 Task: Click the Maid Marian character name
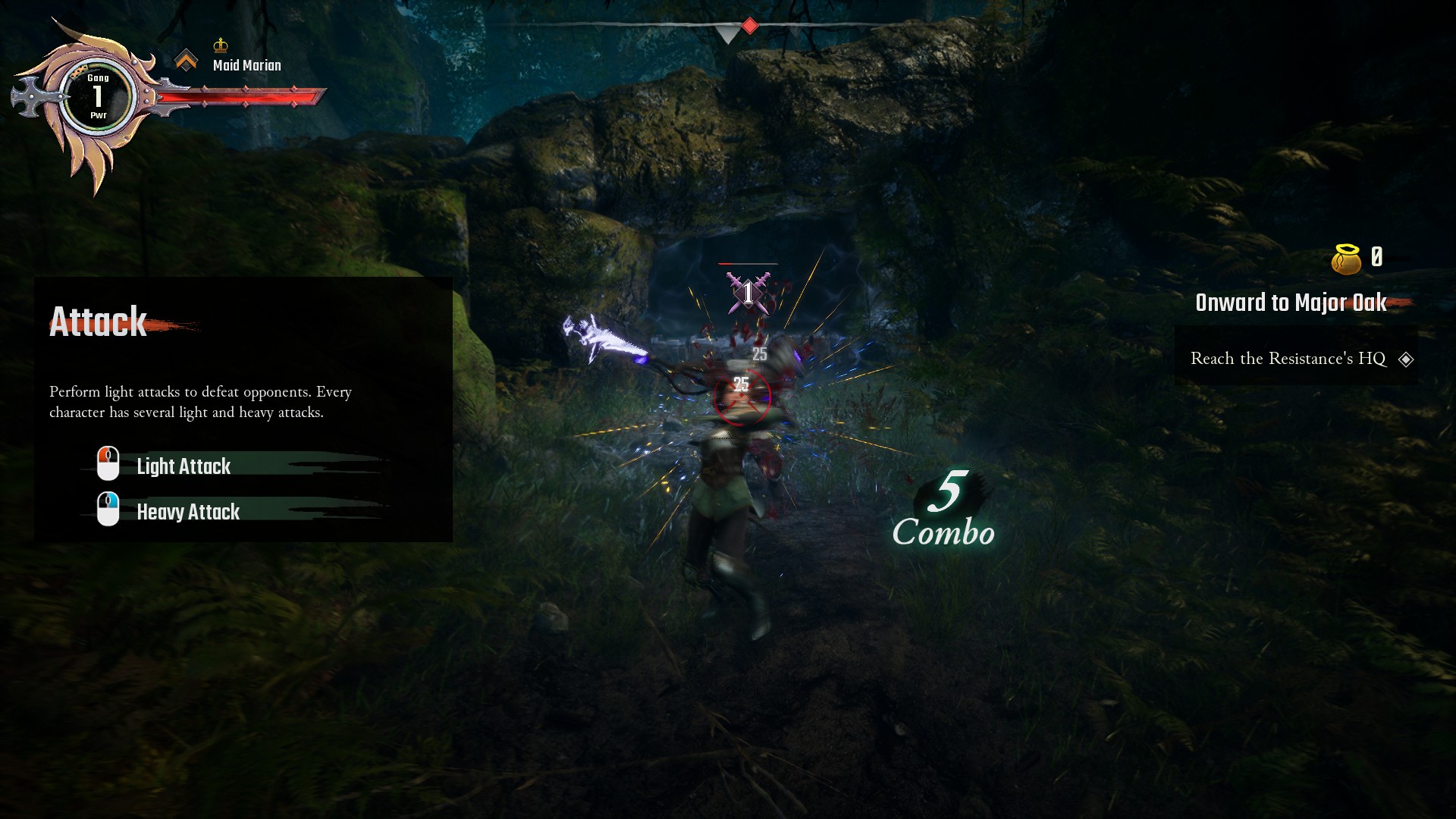click(x=246, y=66)
